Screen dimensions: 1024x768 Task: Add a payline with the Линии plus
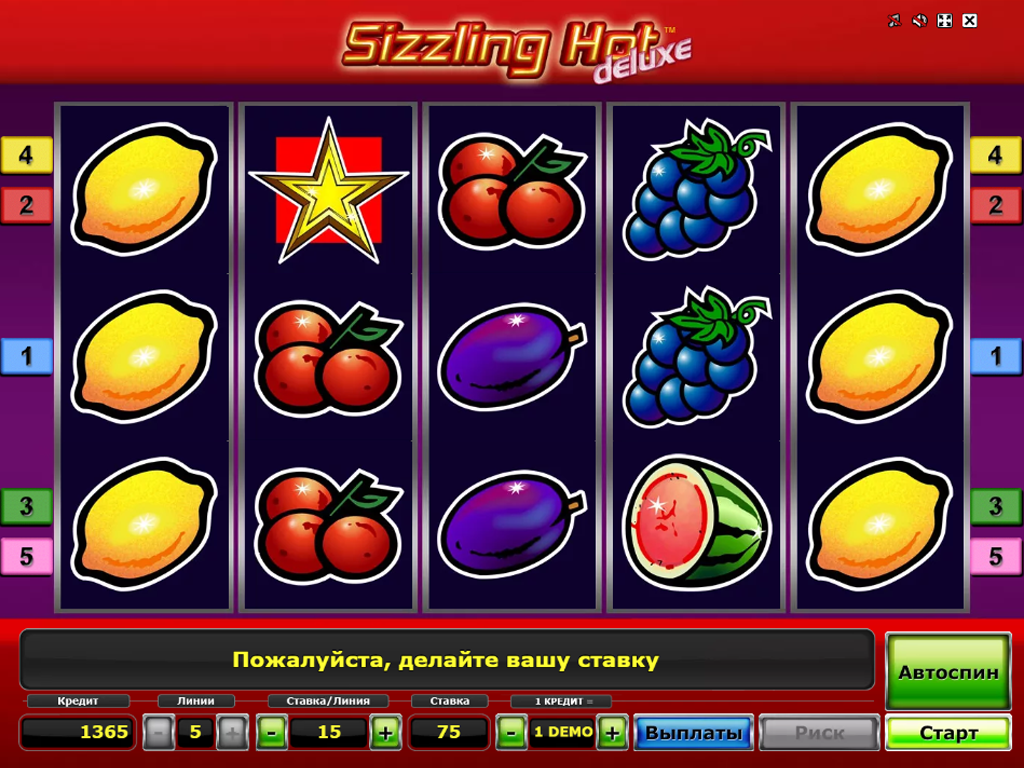coord(232,733)
